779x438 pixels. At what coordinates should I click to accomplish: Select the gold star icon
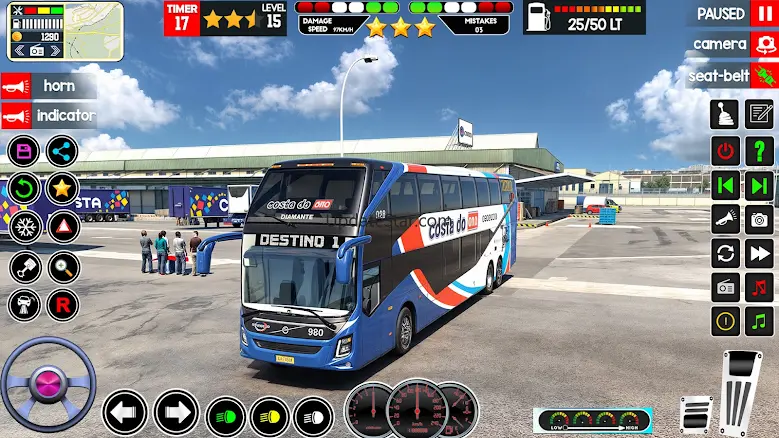[x=62, y=187]
